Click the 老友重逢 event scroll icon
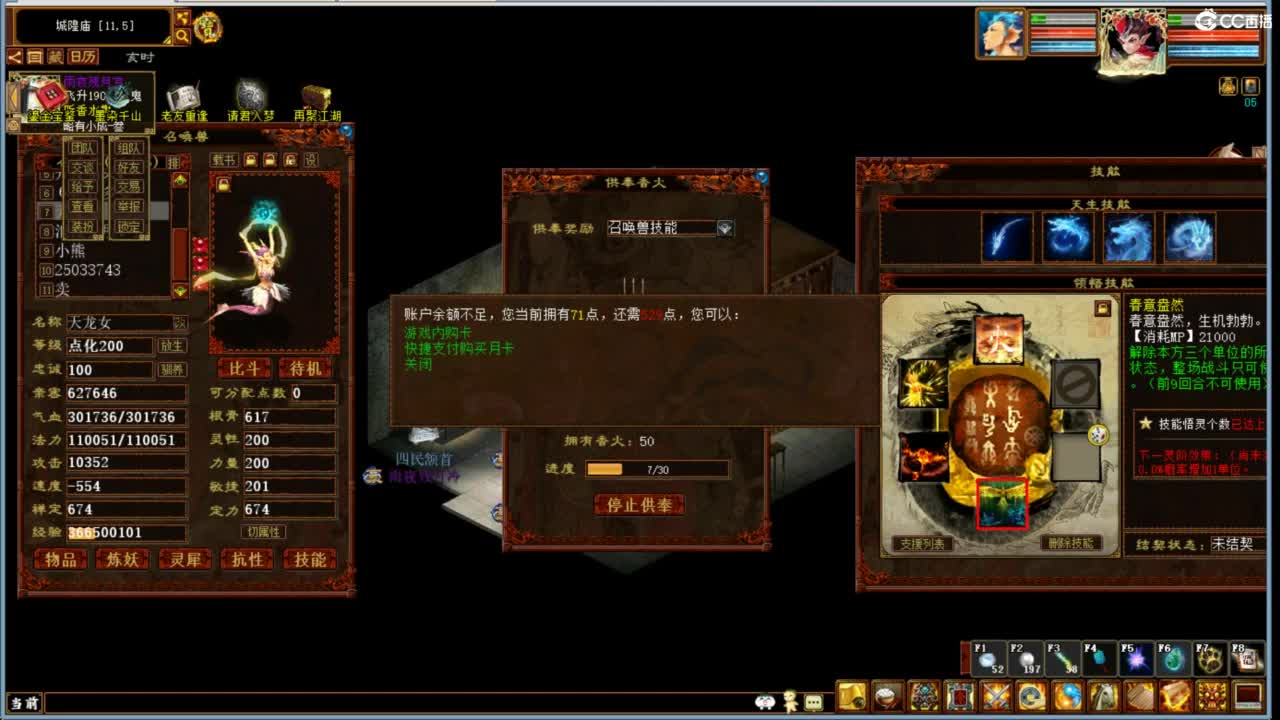Image resolution: width=1280 pixels, height=720 pixels. (x=183, y=95)
